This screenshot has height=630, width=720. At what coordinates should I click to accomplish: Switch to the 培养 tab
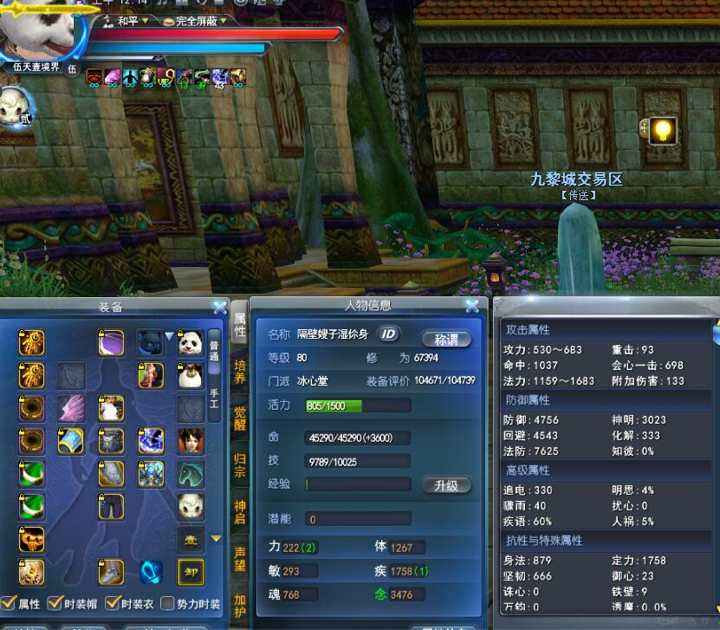tap(240, 372)
